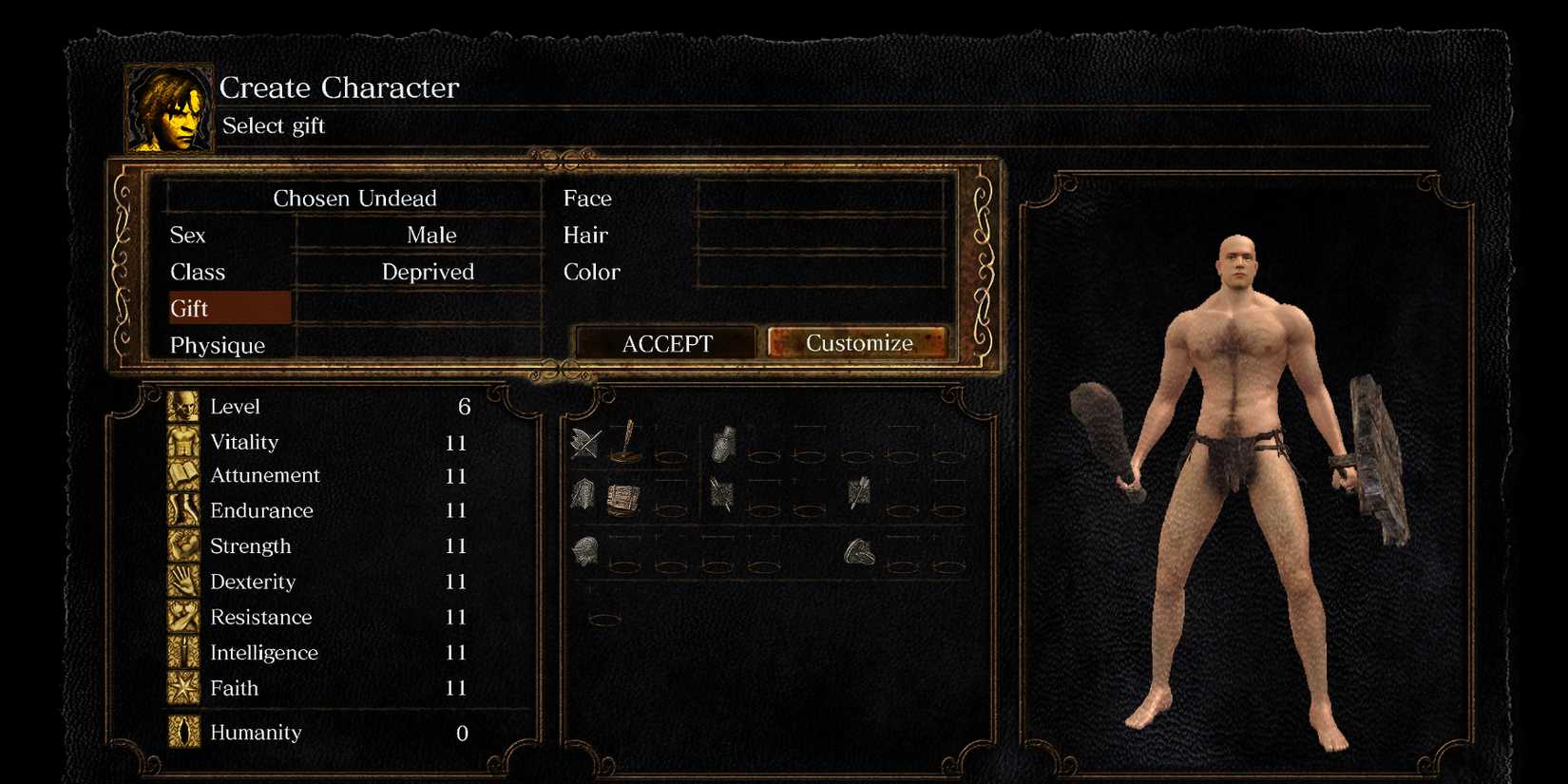The image size is (1568, 784).
Task: Click the character portrait thumbnail
Action: [x=167, y=109]
